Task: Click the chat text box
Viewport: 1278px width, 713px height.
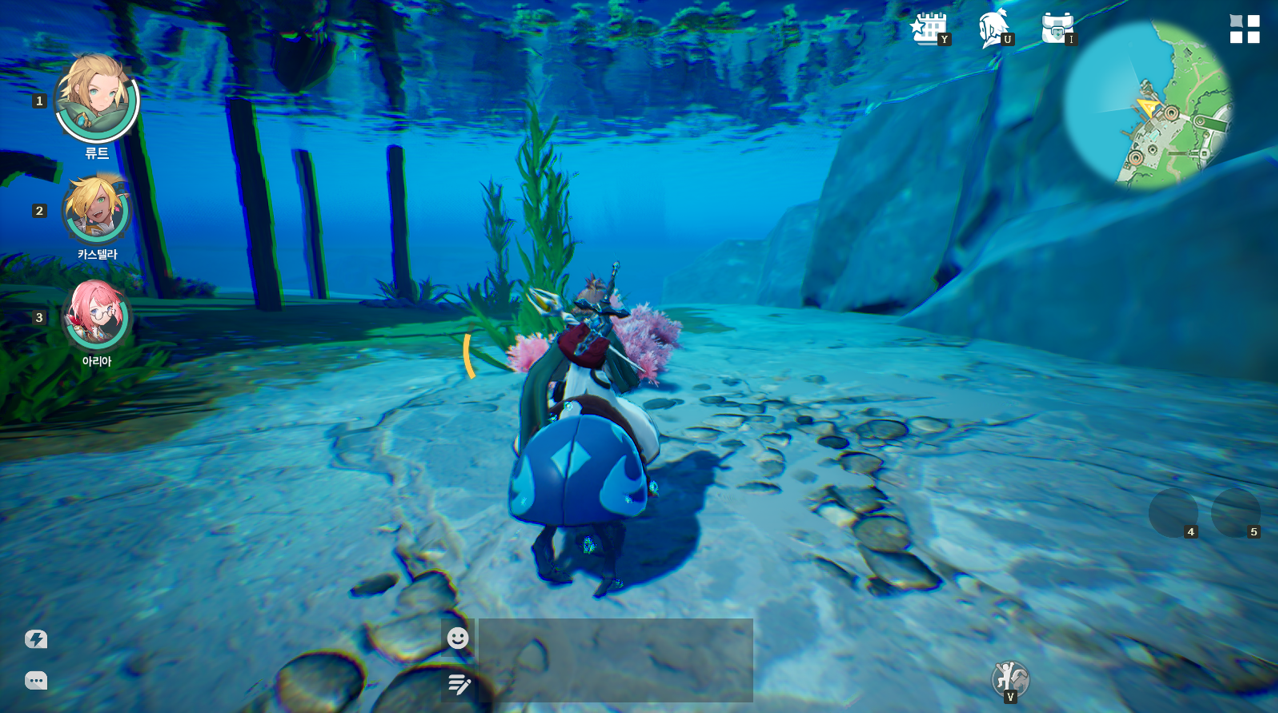Action: pyautogui.click(x=615, y=660)
